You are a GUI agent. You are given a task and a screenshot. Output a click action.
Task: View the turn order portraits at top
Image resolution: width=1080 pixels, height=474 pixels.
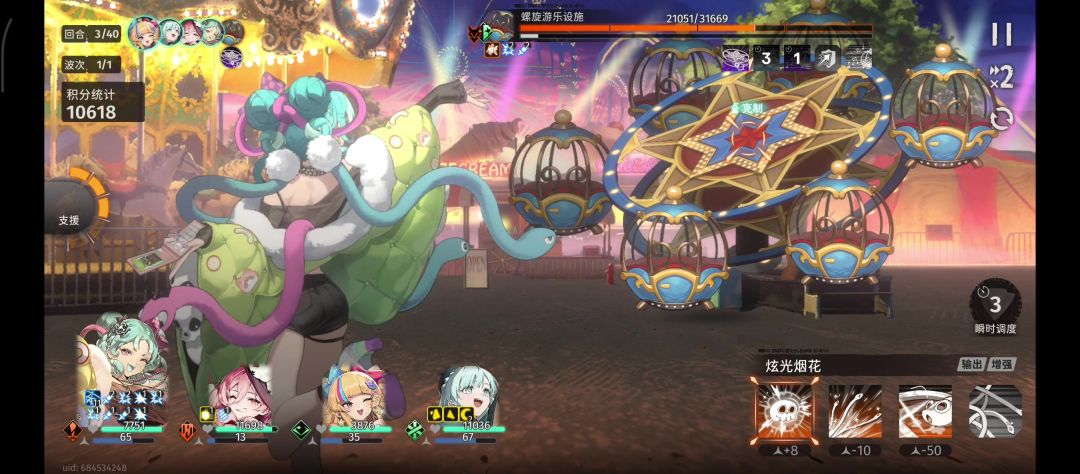(x=186, y=32)
